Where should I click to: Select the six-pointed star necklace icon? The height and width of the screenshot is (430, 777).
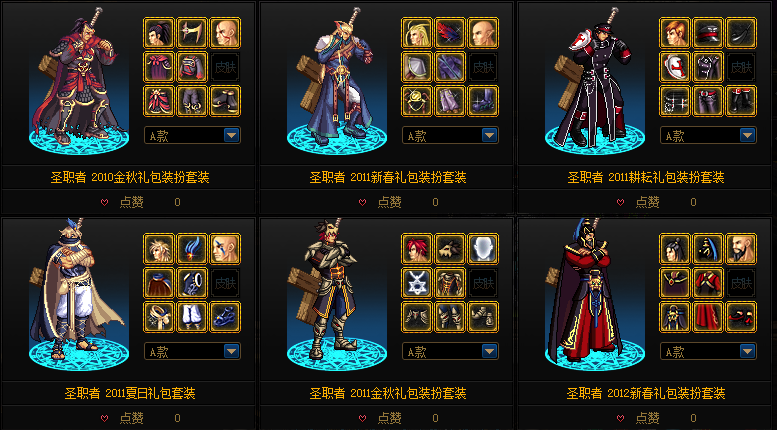(417, 283)
